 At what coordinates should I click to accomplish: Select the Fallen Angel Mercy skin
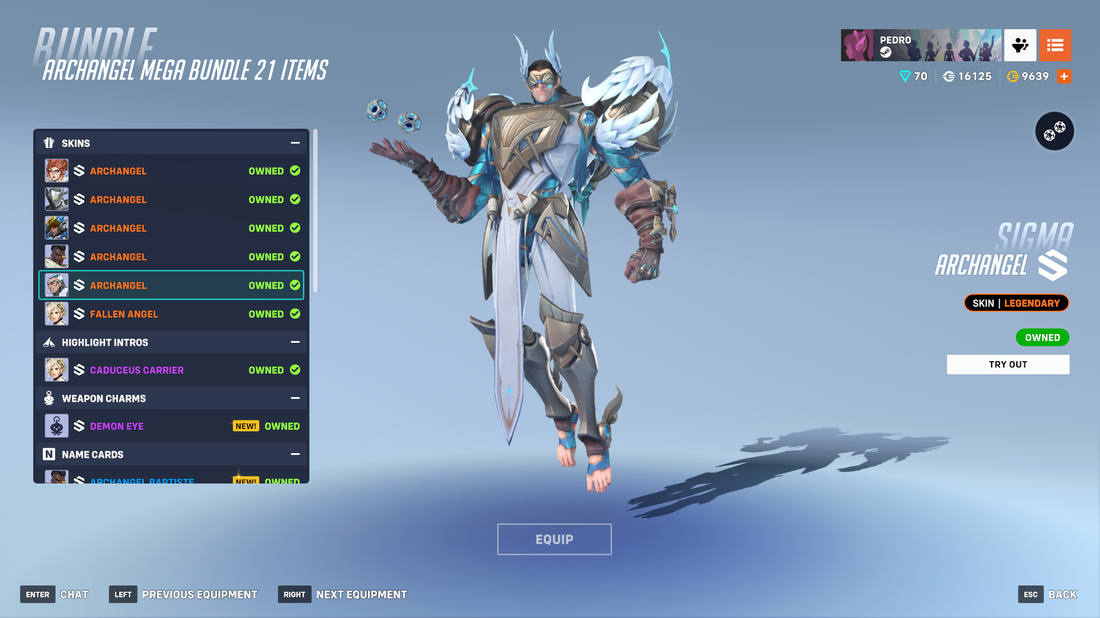[x=171, y=314]
